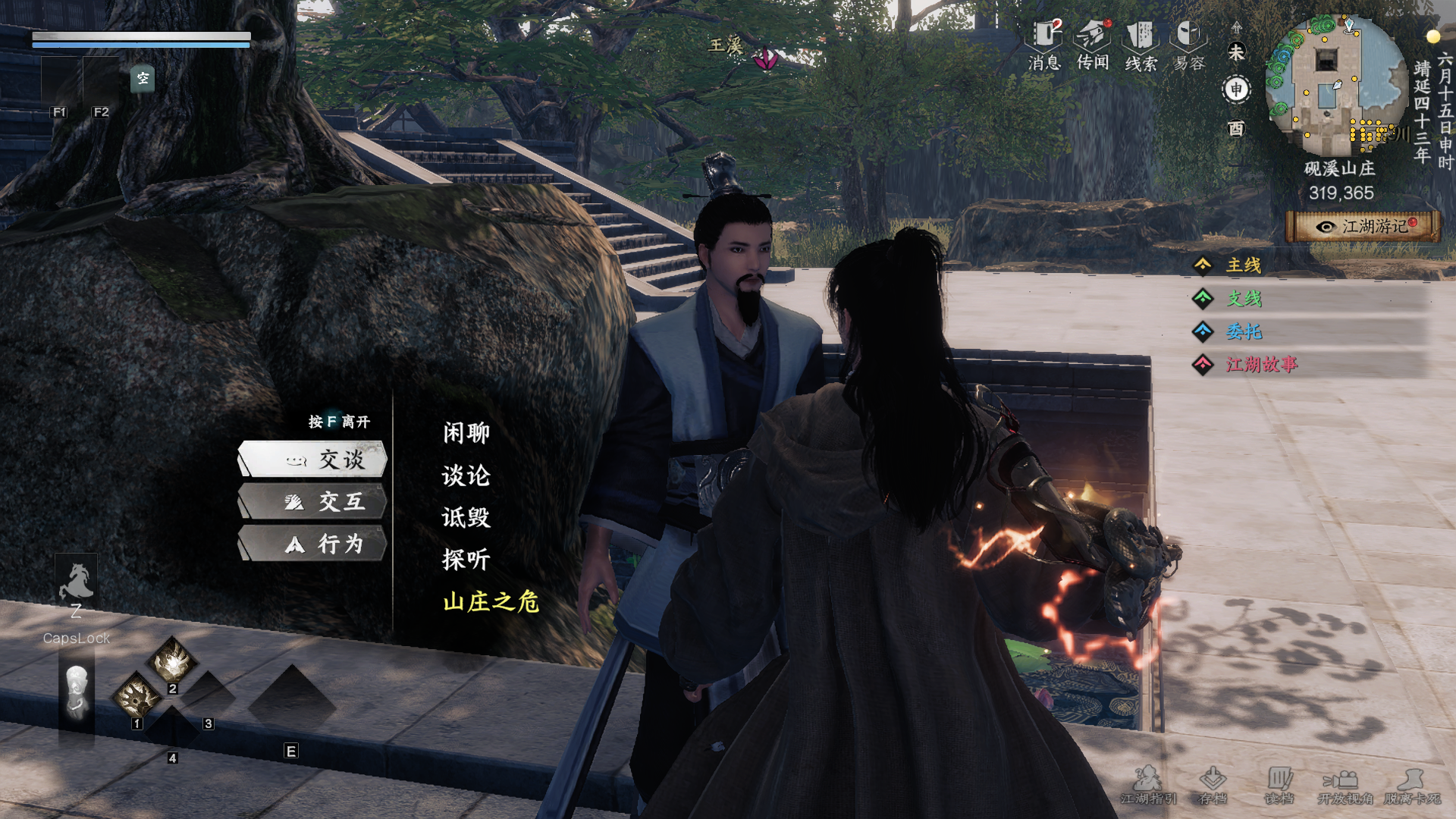Open the 易容 disguise icon
The height and width of the screenshot is (819, 1456).
(x=1188, y=45)
